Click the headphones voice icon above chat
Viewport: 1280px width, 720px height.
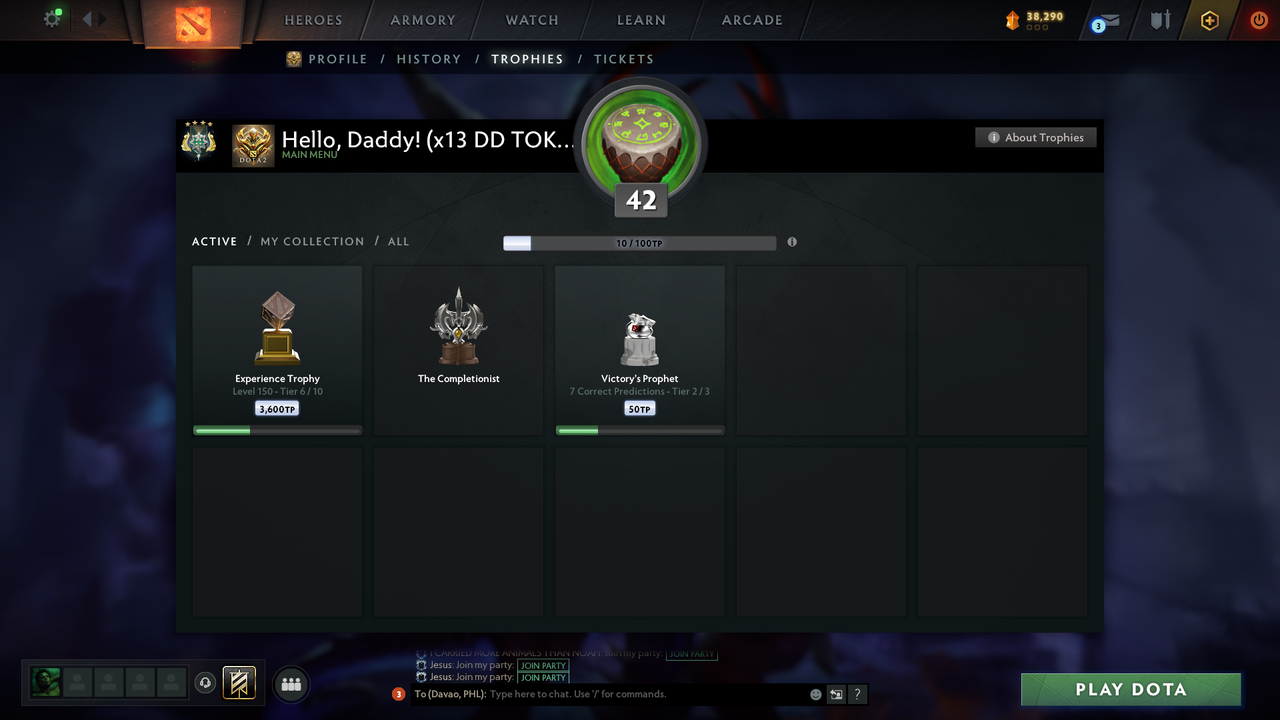point(205,683)
